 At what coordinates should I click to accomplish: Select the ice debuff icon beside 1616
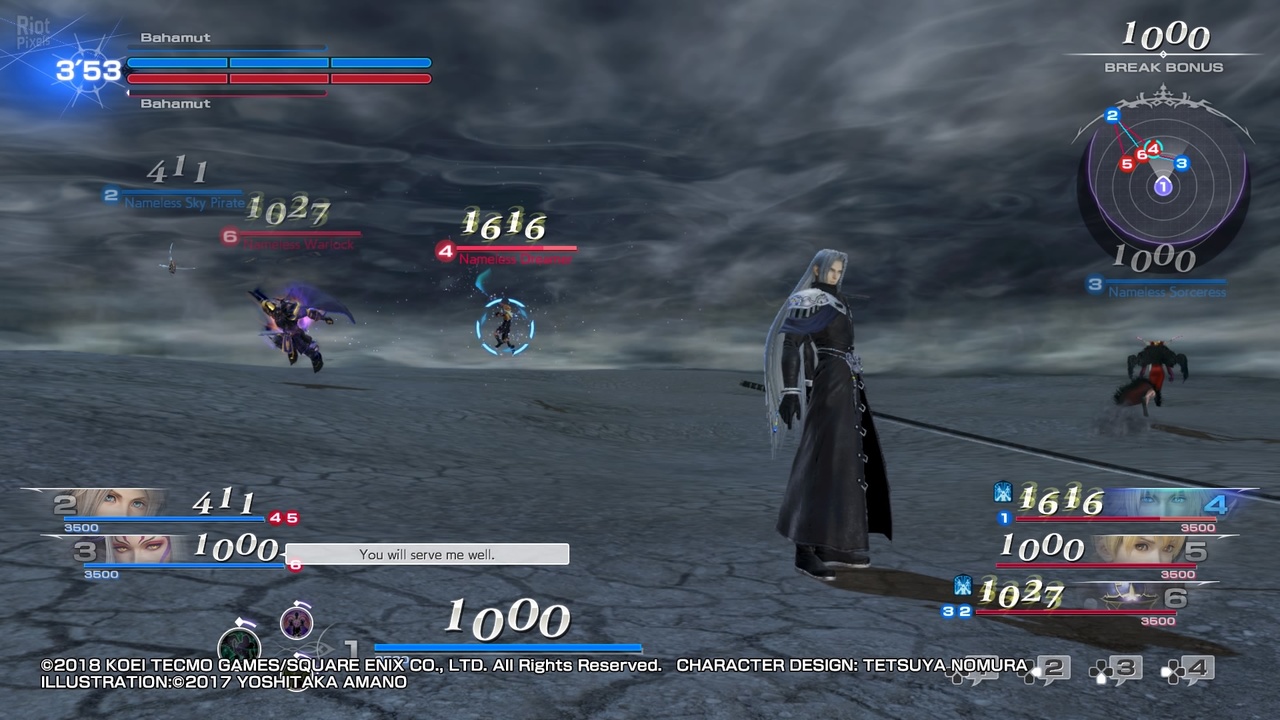click(x=1003, y=492)
